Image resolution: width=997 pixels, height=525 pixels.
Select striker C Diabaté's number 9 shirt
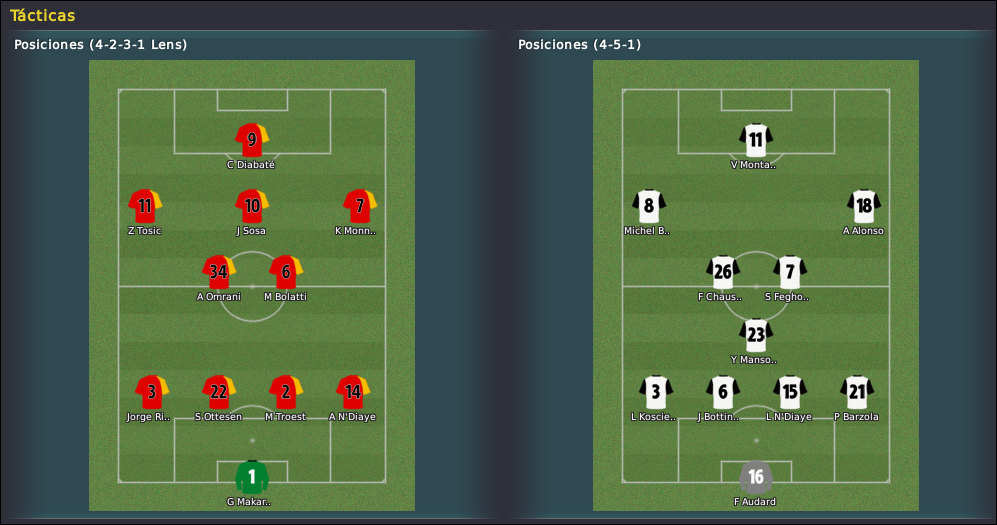pyautogui.click(x=252, y=140)
